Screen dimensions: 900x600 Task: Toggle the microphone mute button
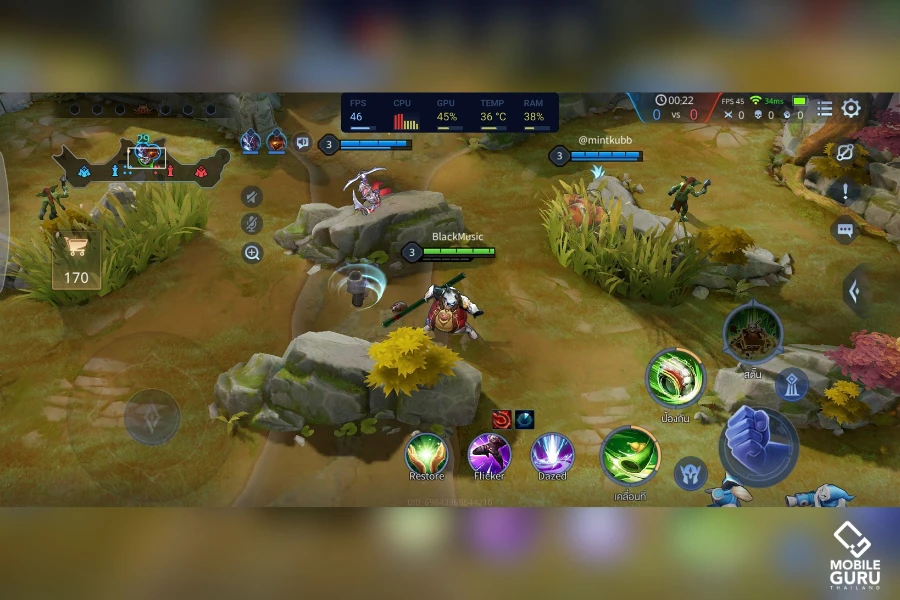tap(252, 224)
